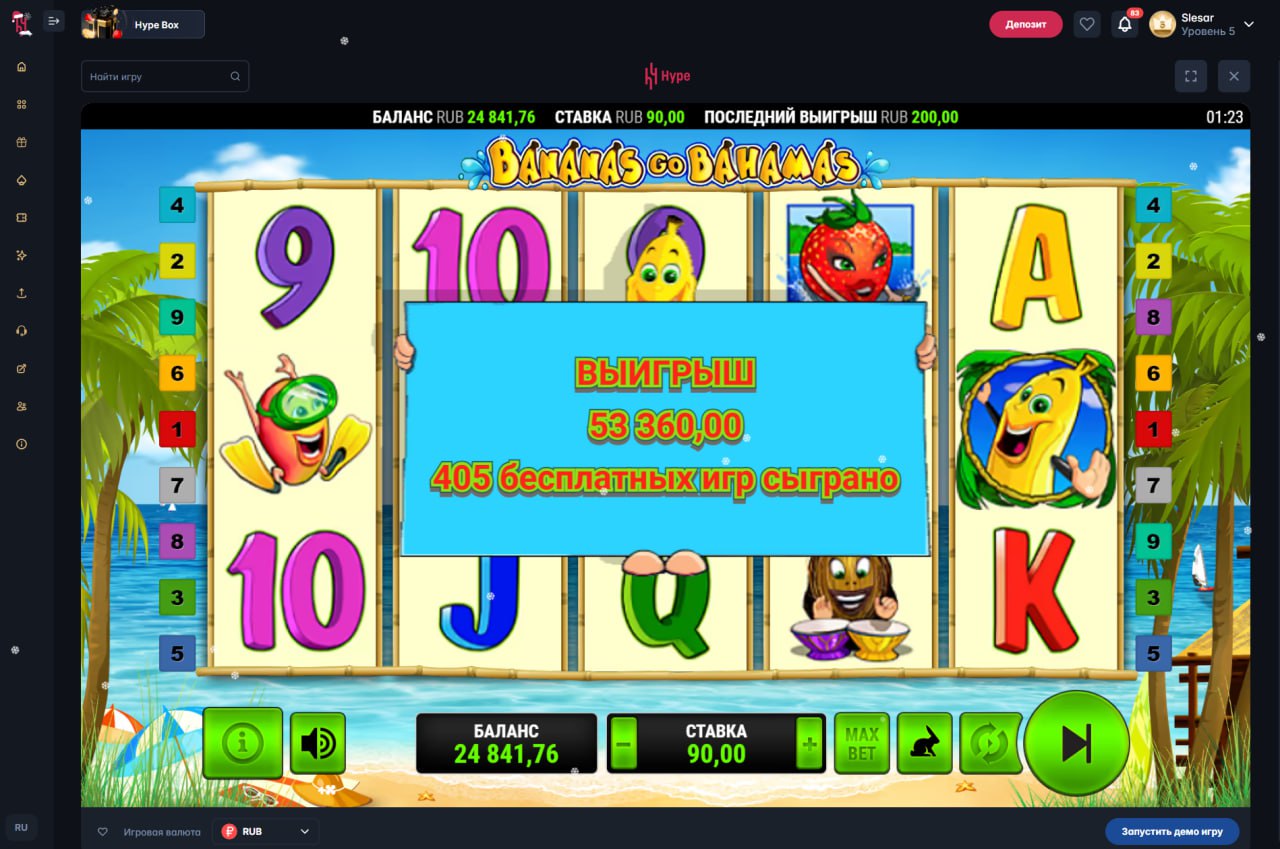Select payline number 1 on the left side
Screen dimensions: 1280x849
click(177, 430)
